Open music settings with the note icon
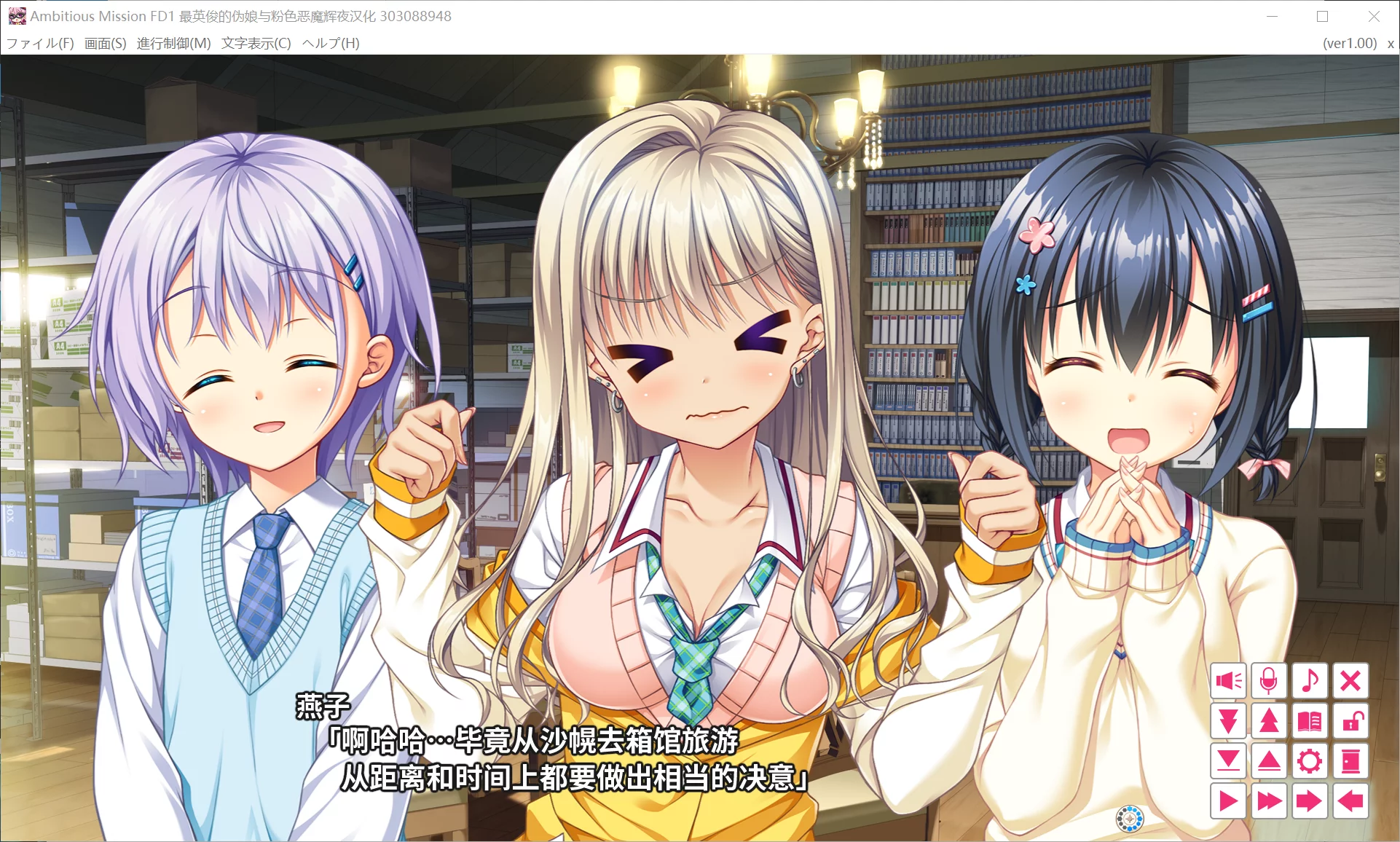Image resolution: width=1400 pixels, height=842 pixels. tap(1310, 682)
